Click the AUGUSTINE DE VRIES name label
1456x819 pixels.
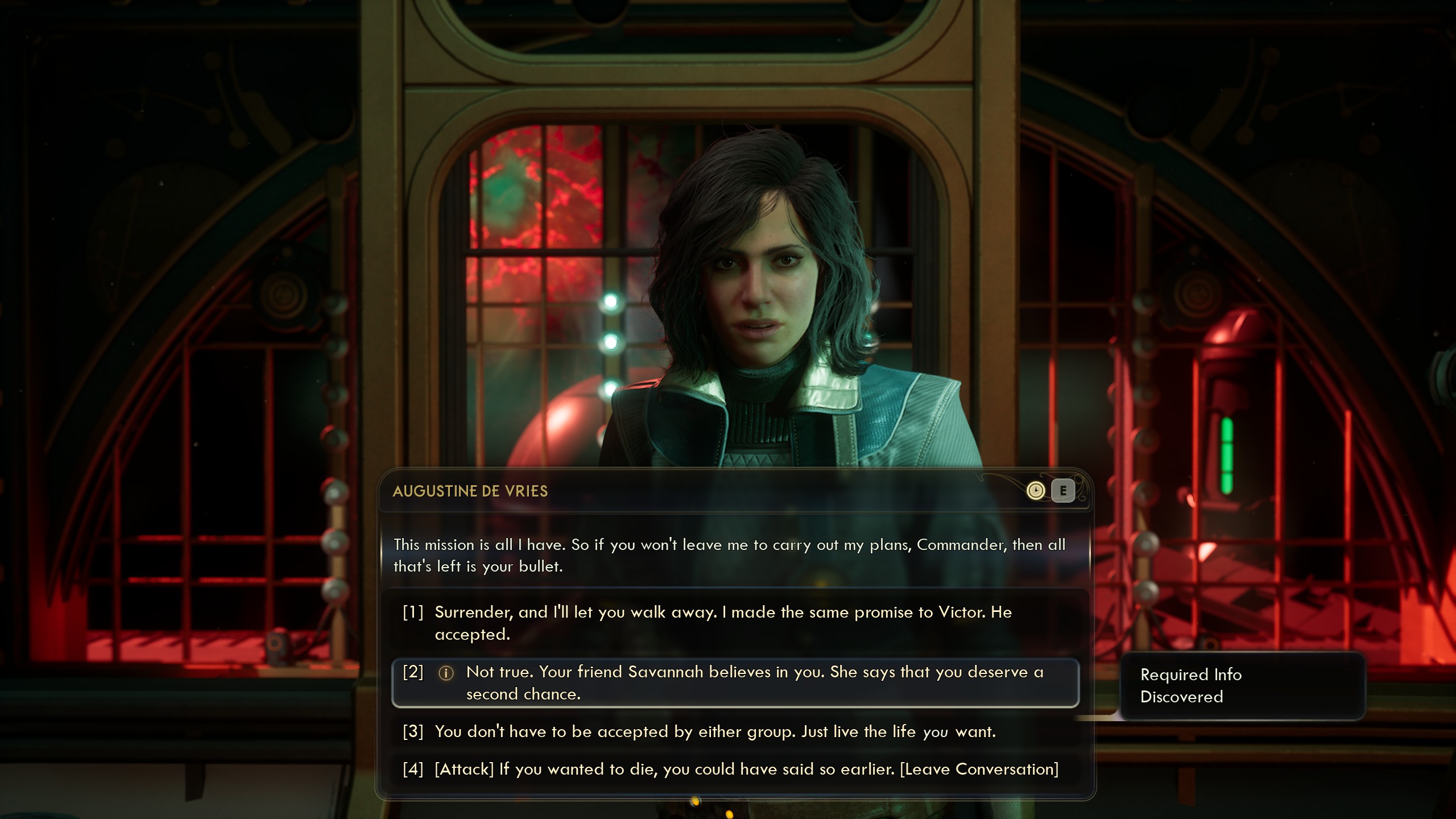(470, 491)
